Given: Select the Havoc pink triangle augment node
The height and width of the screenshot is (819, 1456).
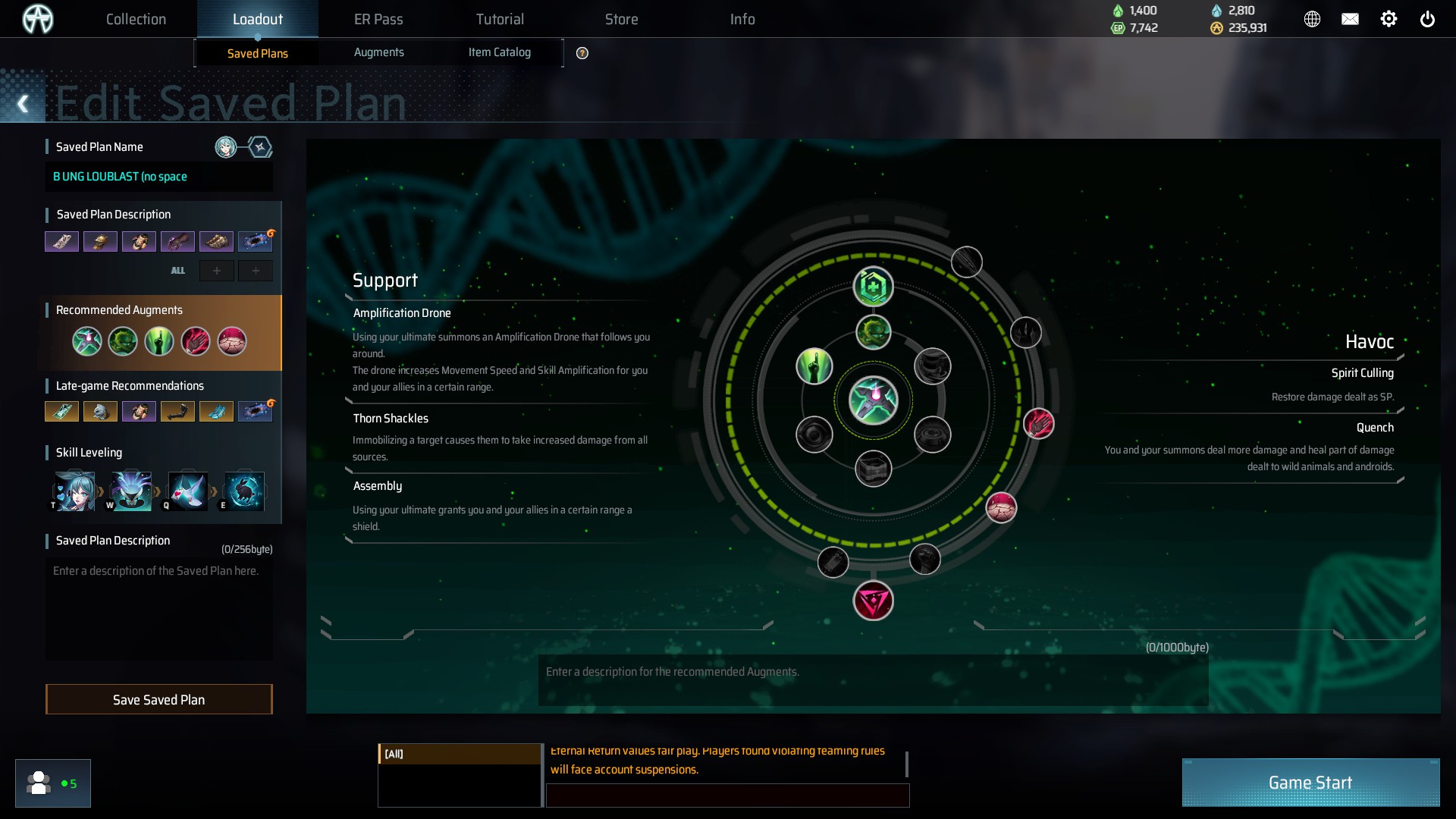Looking at the screenshot, I should pos(873,601).
